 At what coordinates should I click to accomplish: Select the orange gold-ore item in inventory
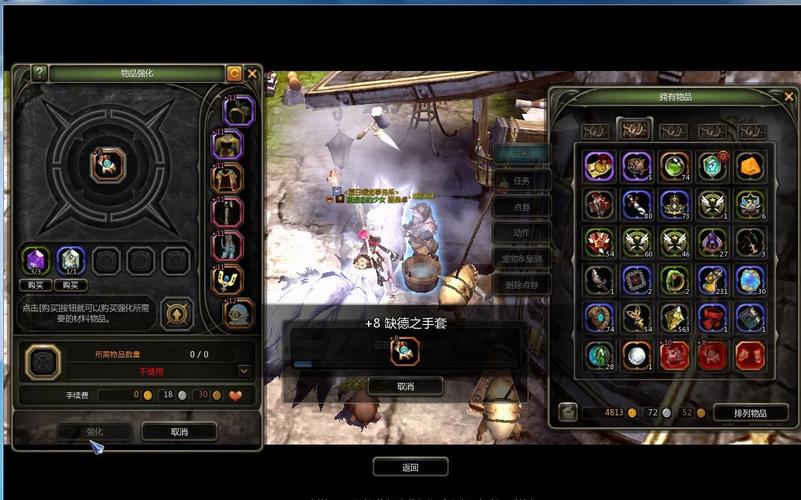[750, 166]
